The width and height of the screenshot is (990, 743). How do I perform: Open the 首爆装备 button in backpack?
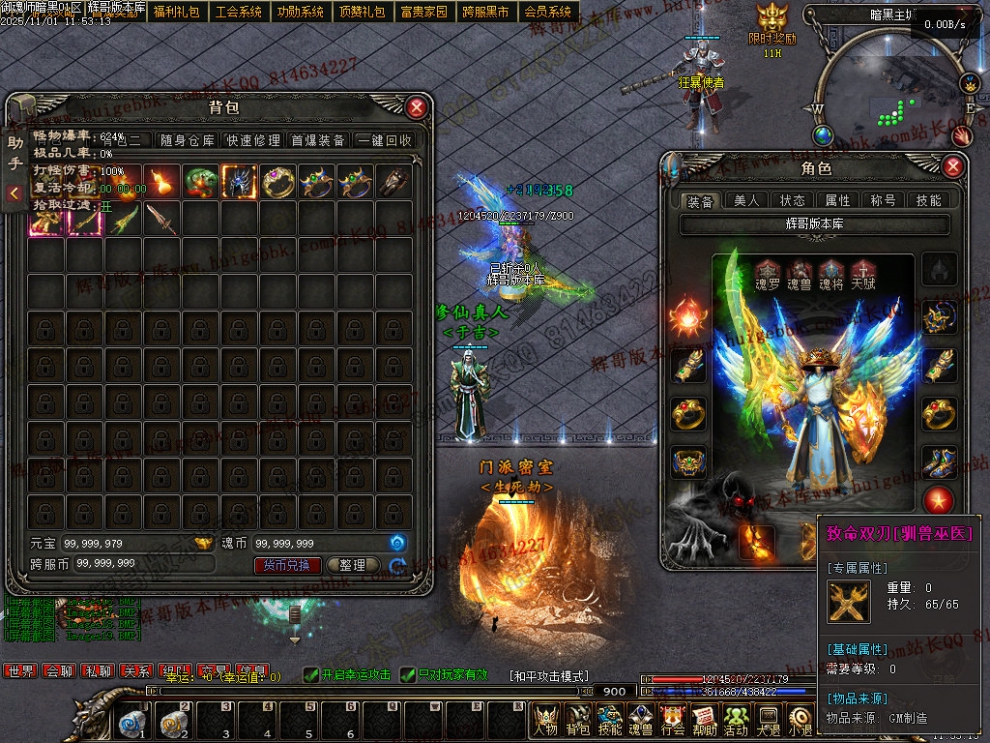(318, 141)
